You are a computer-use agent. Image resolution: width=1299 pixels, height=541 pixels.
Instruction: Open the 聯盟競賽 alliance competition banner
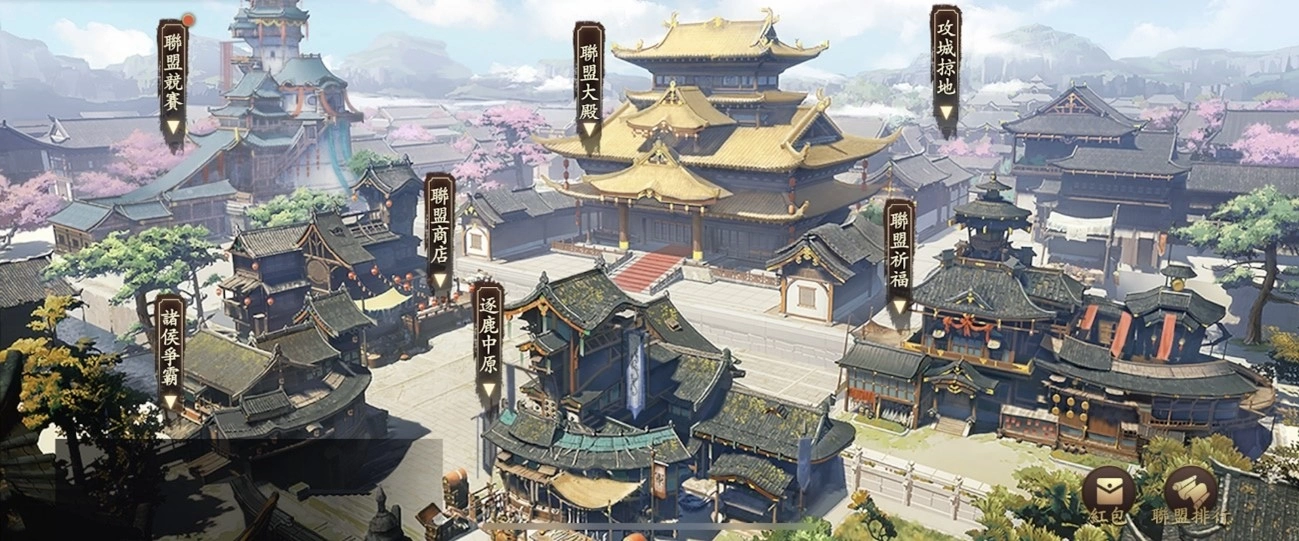tap(173, 80)
